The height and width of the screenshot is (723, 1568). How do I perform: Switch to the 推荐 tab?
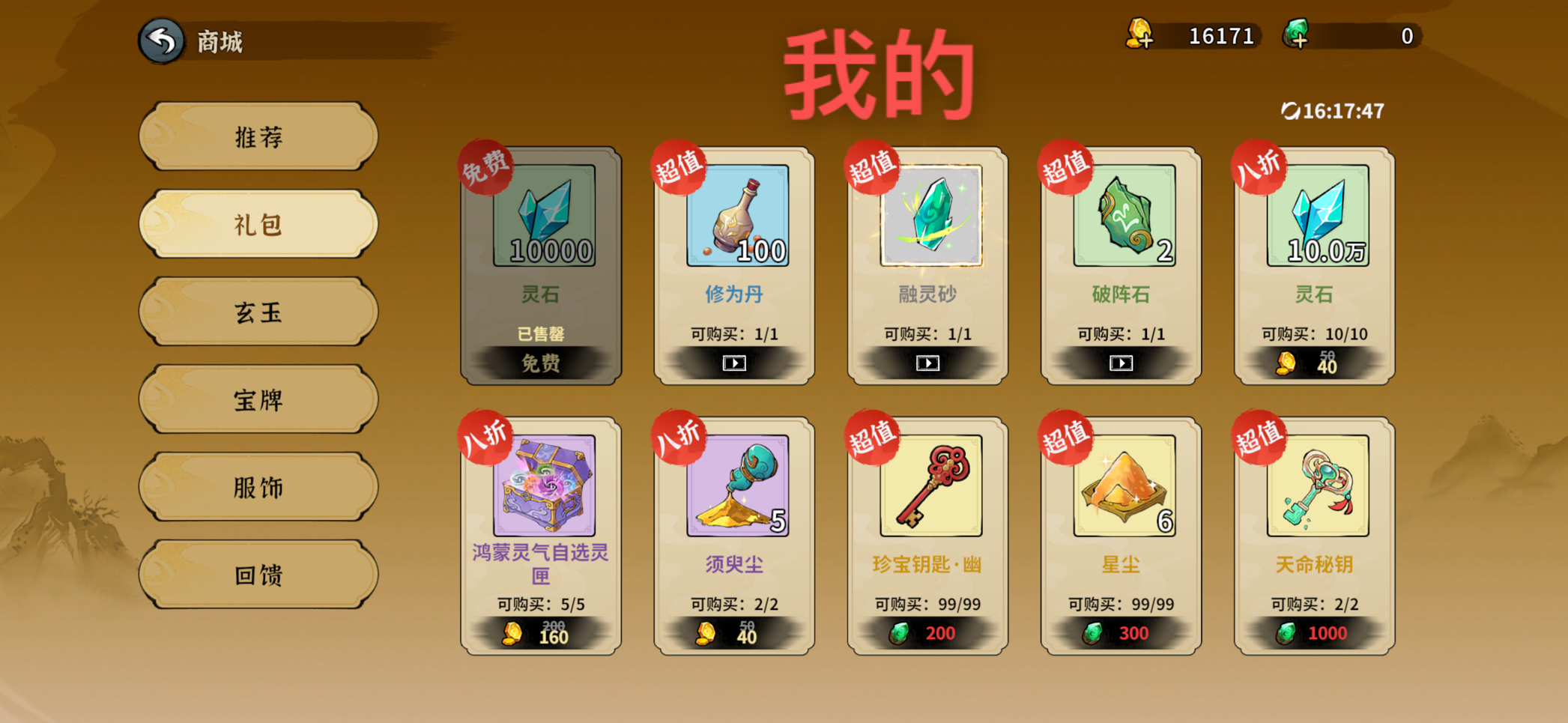point(258,136)
